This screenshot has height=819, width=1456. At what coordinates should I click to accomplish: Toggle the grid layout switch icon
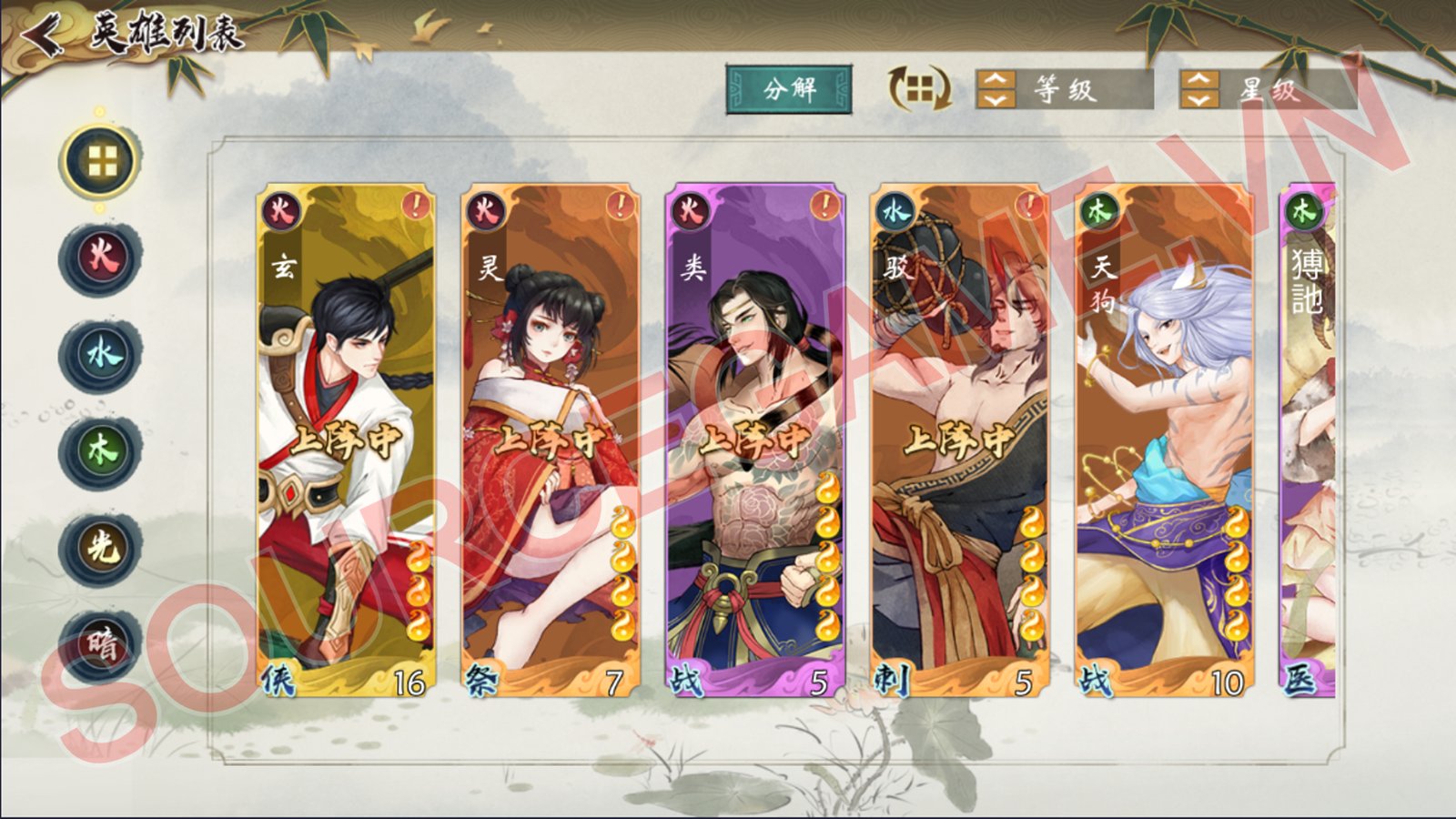[920, 89]
